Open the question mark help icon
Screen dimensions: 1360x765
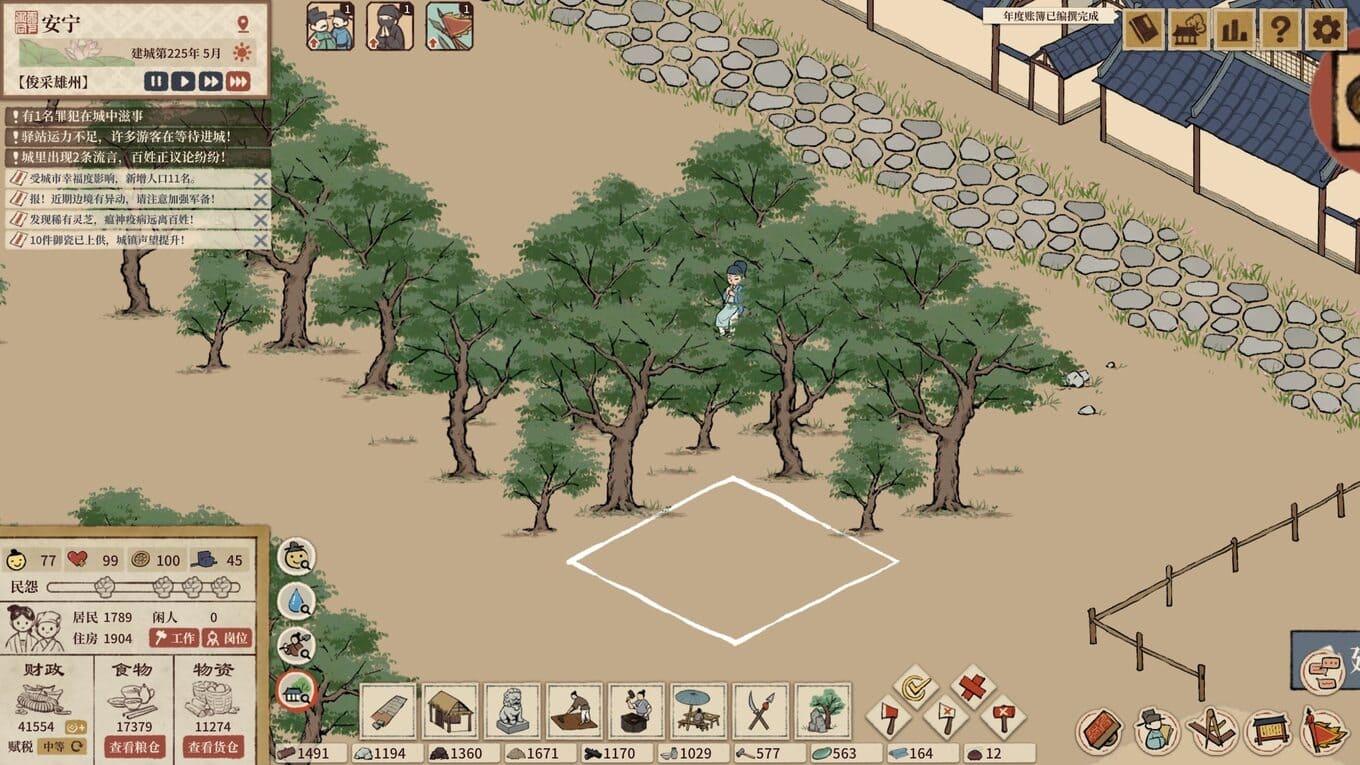[1280, 30]
